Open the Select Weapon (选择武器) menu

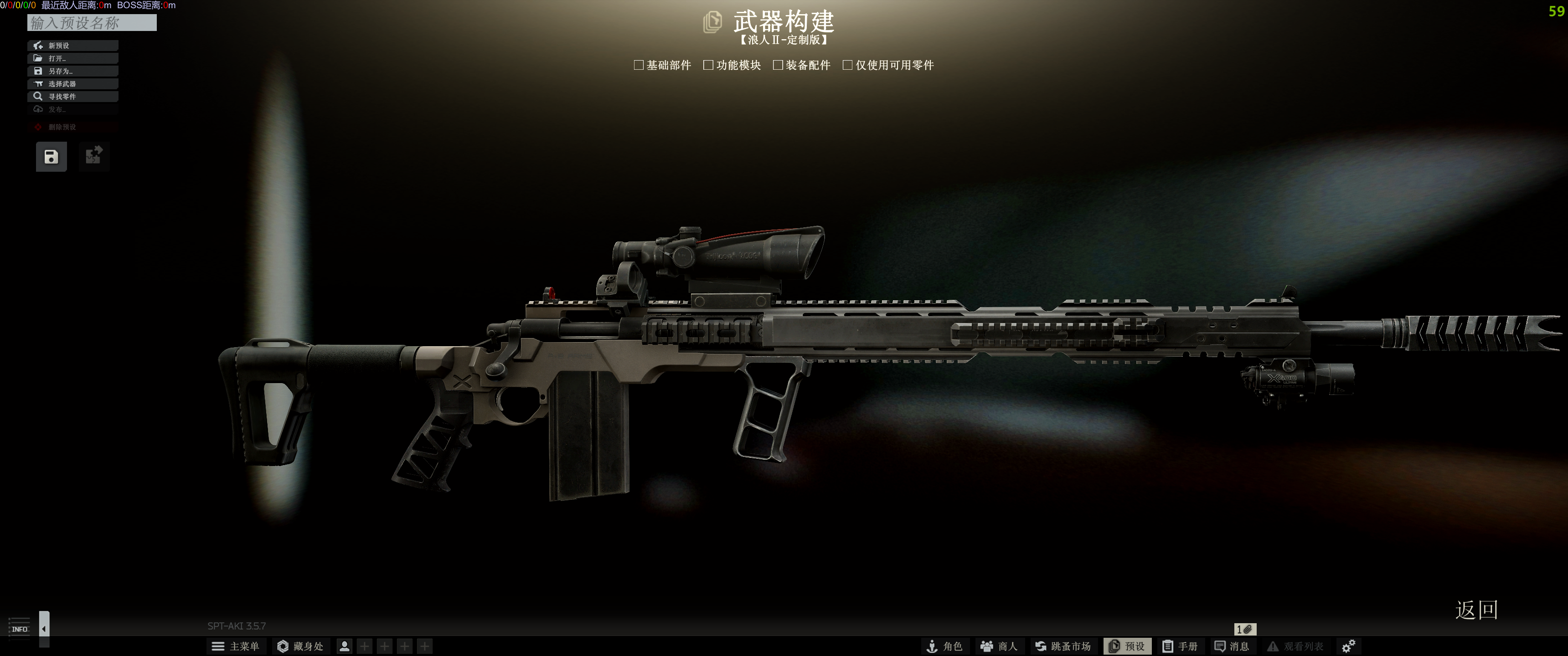click(72, 84)
